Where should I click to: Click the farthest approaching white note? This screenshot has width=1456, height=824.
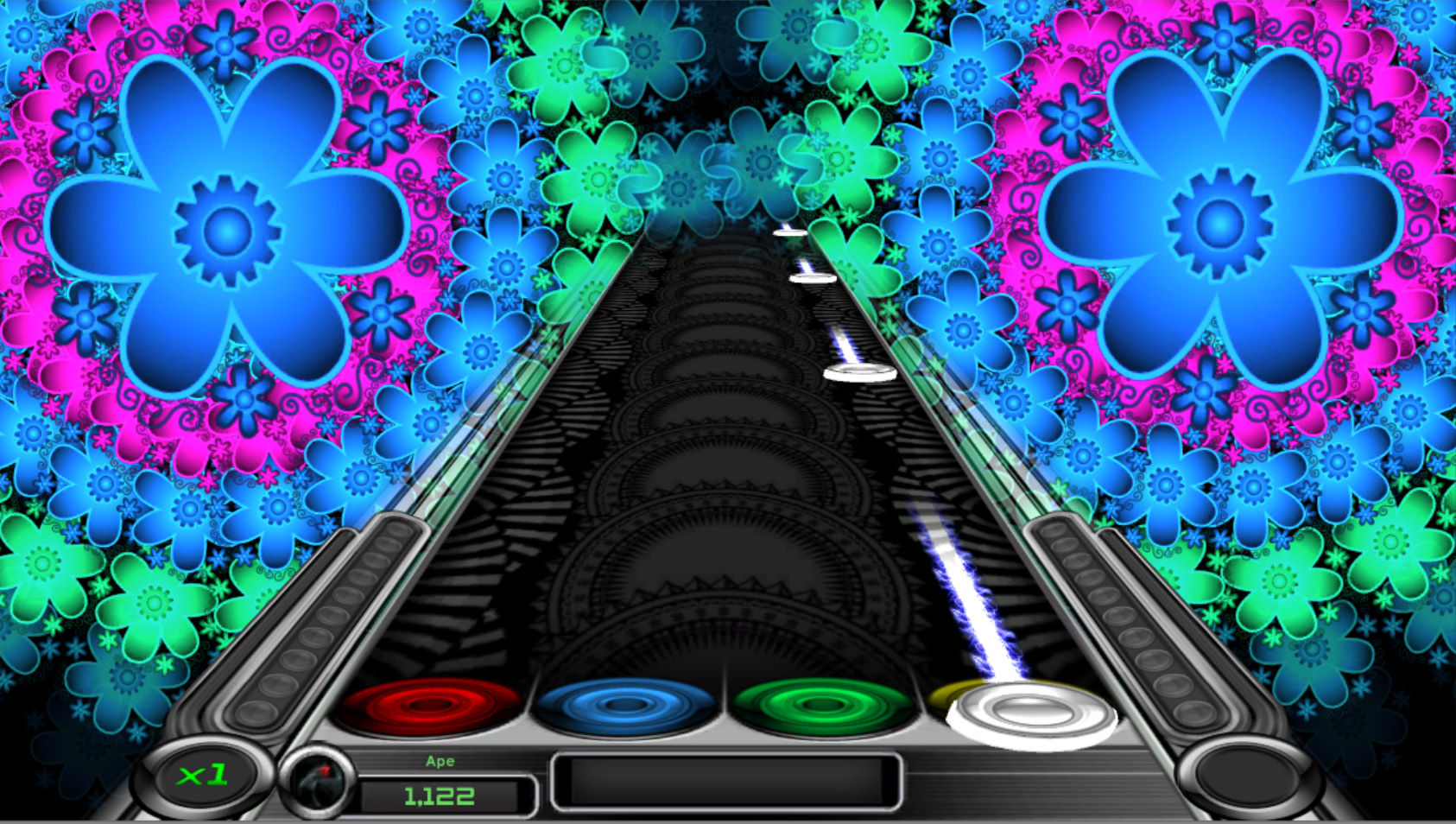pos(788,233)
